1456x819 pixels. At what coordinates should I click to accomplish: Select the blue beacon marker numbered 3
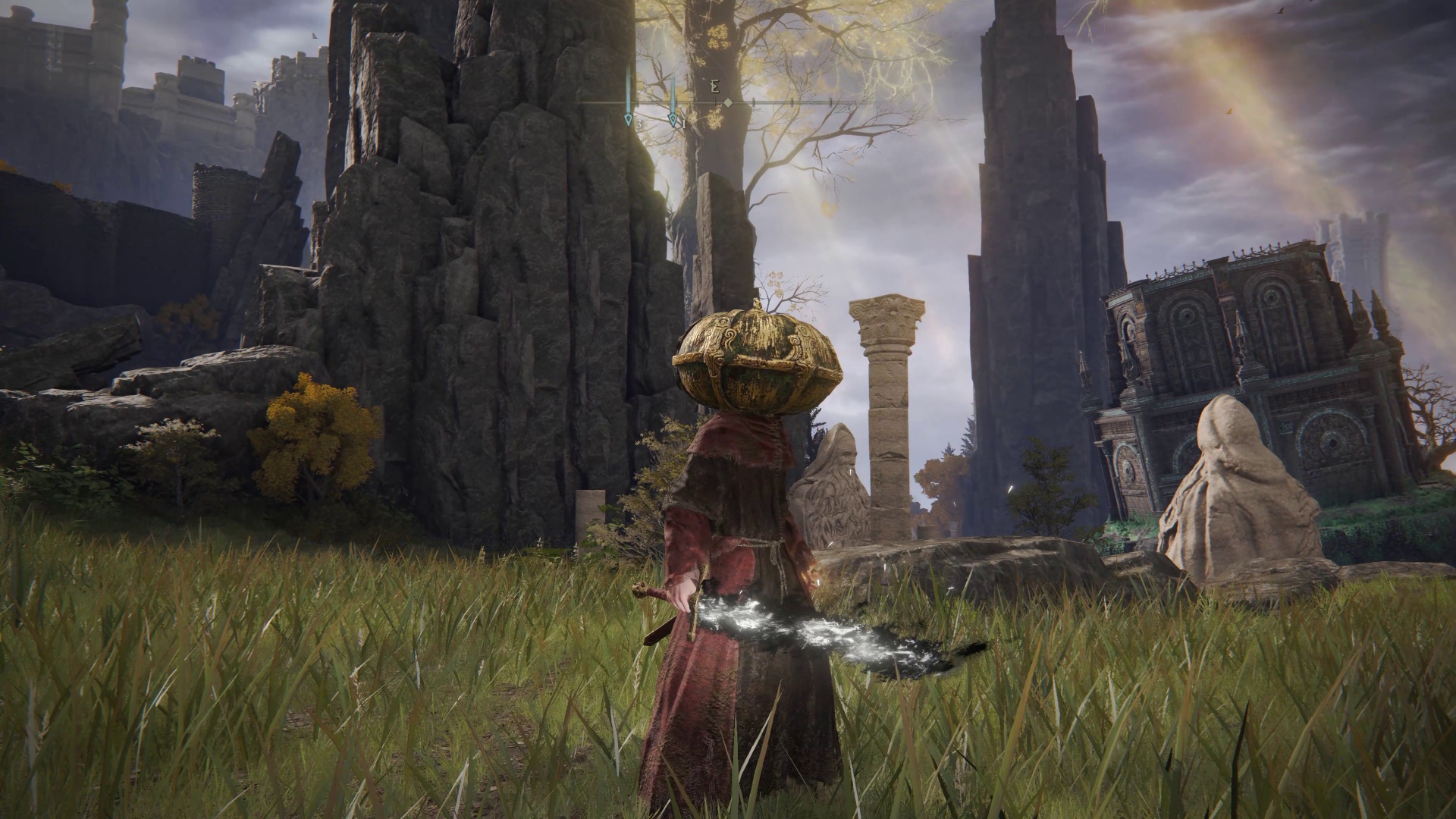pos(629,118)
